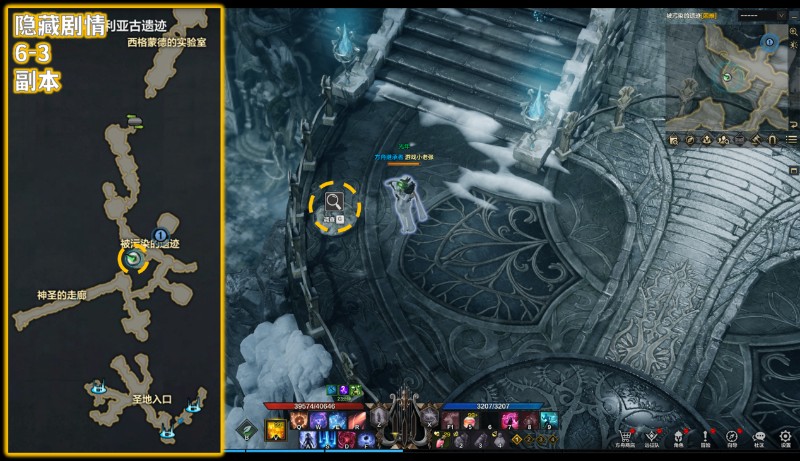Select the player position marker on dungeon map
The image size is (800, 461).
[132, 260]
